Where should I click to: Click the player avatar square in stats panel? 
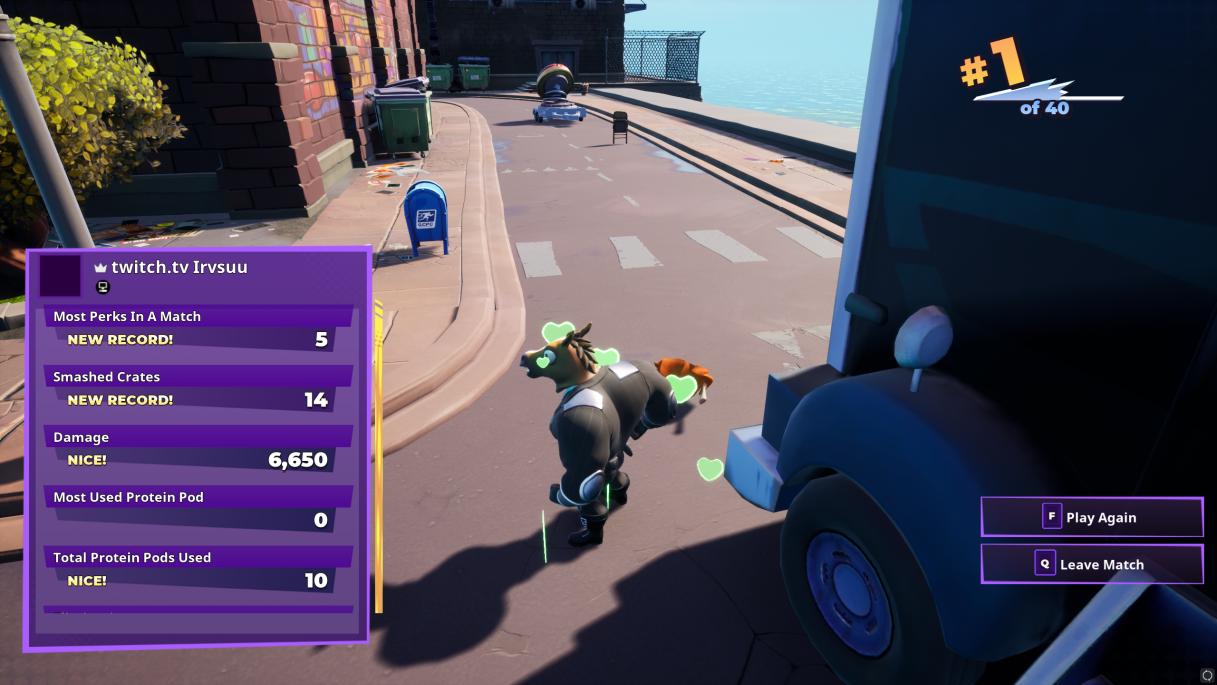click(x=59, y=276)
